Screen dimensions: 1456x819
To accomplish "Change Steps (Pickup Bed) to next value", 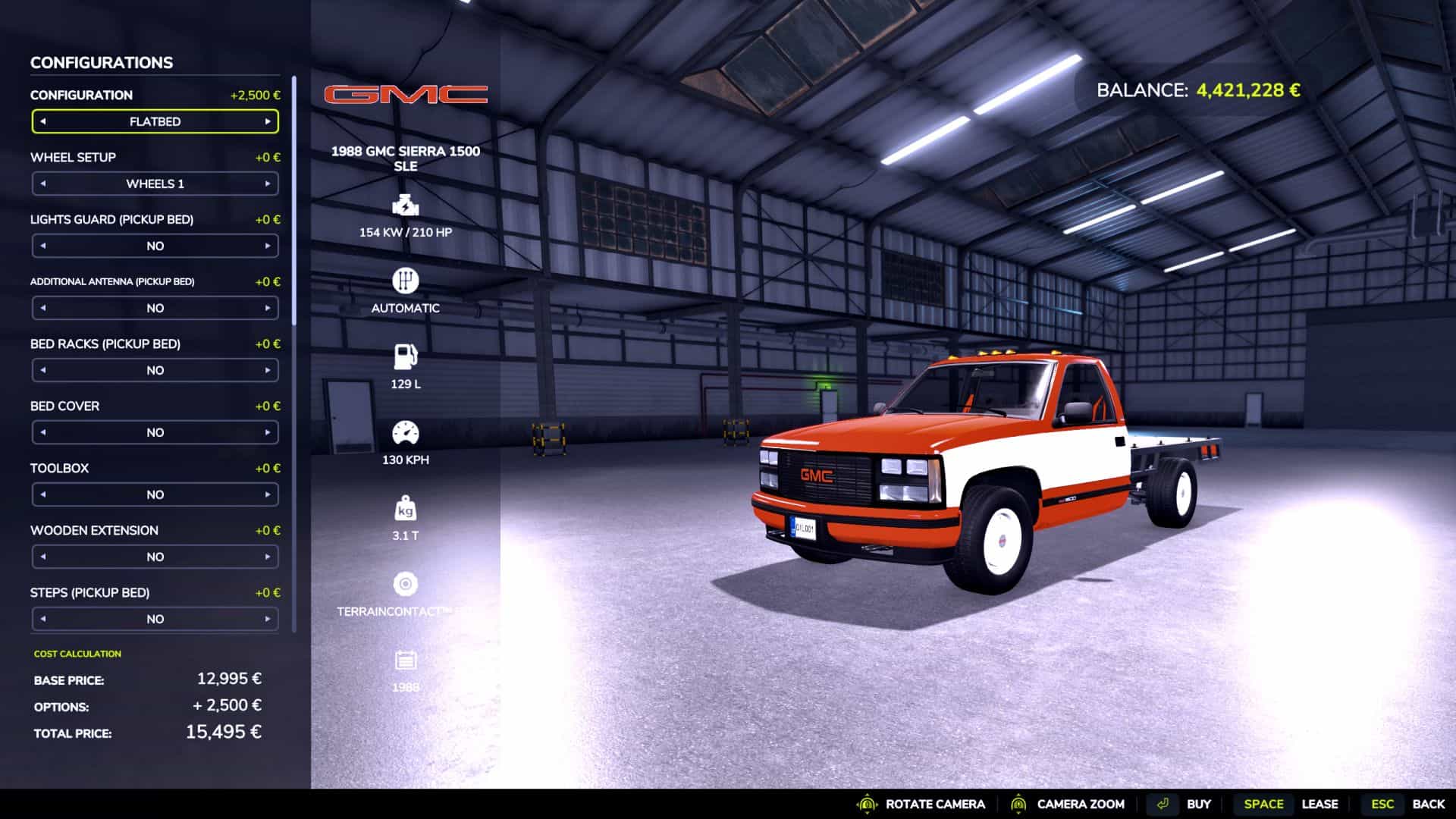I will coord(268,619).
